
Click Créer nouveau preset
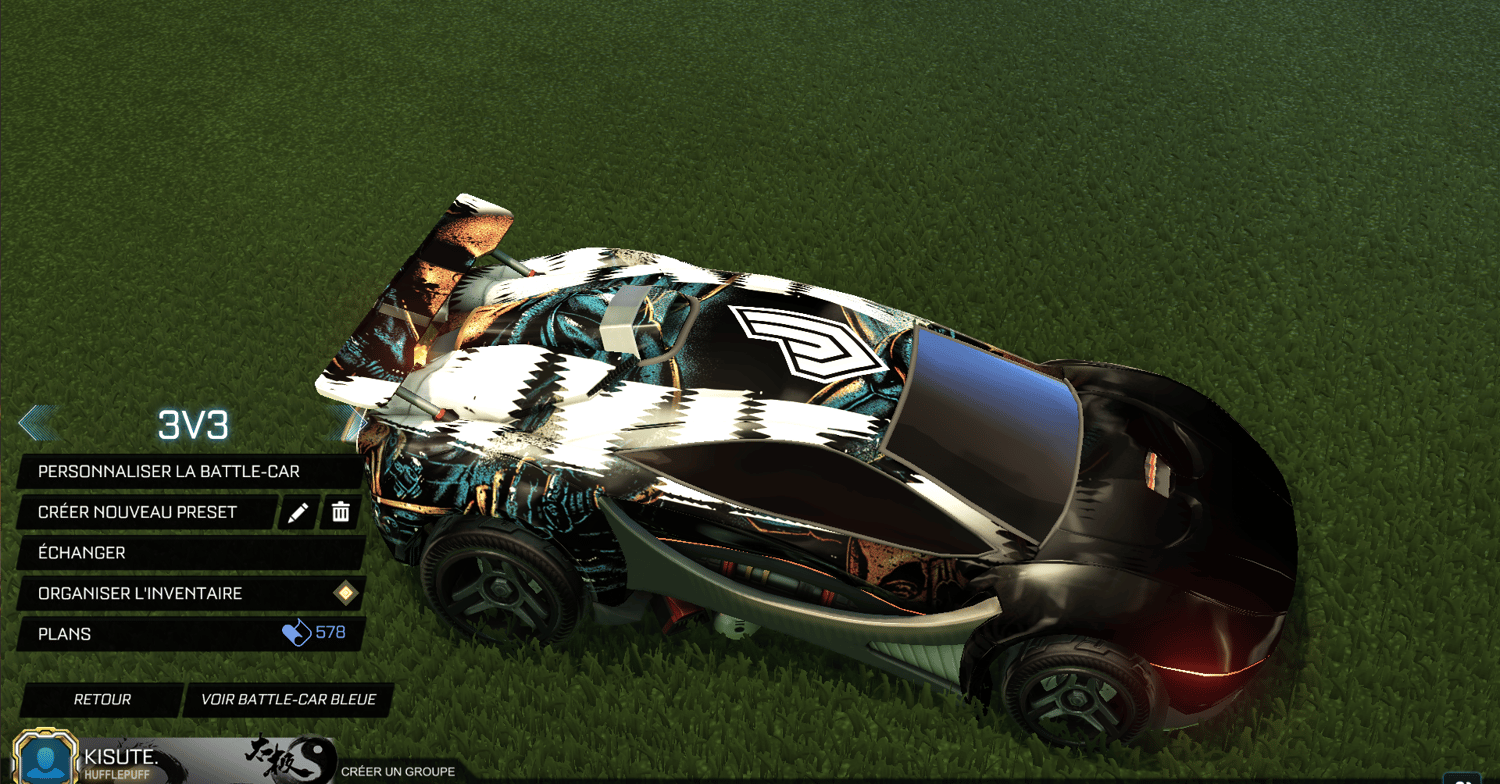(x=135, y=512)
